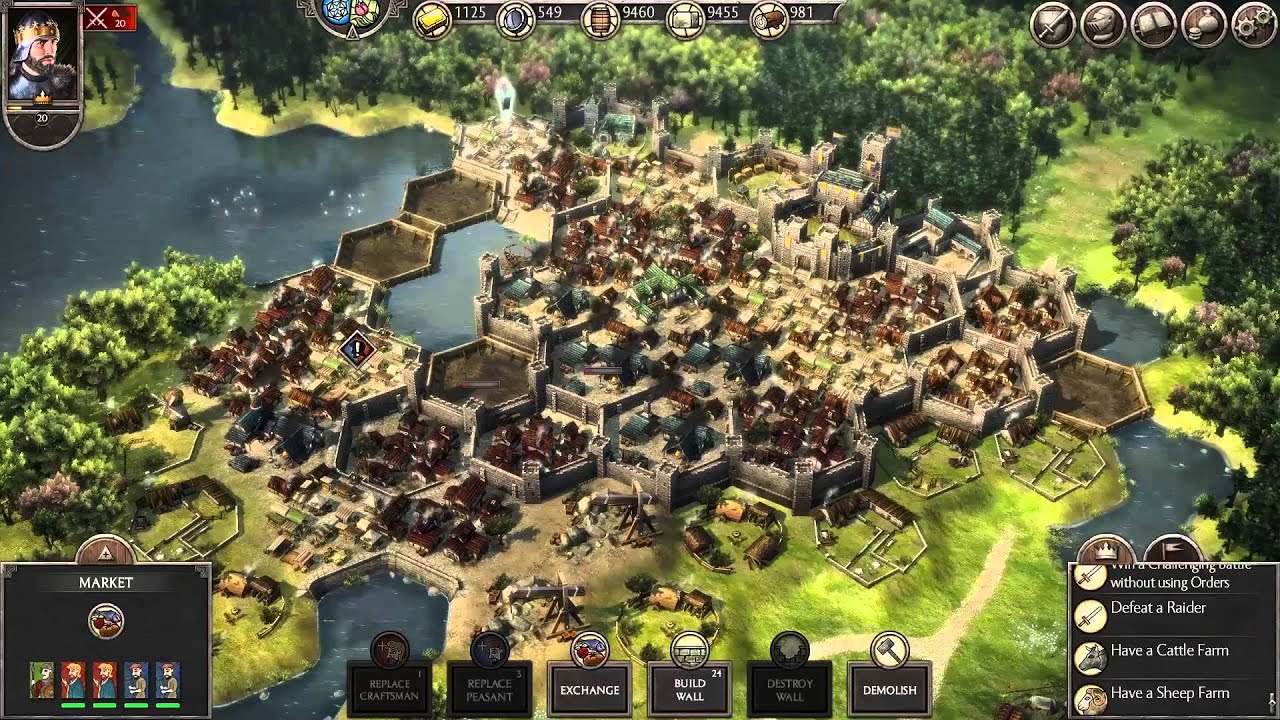The image size is (1280, 720).
Task: Select the Have a Sheep Farm objective
Action: point(1169,693)
